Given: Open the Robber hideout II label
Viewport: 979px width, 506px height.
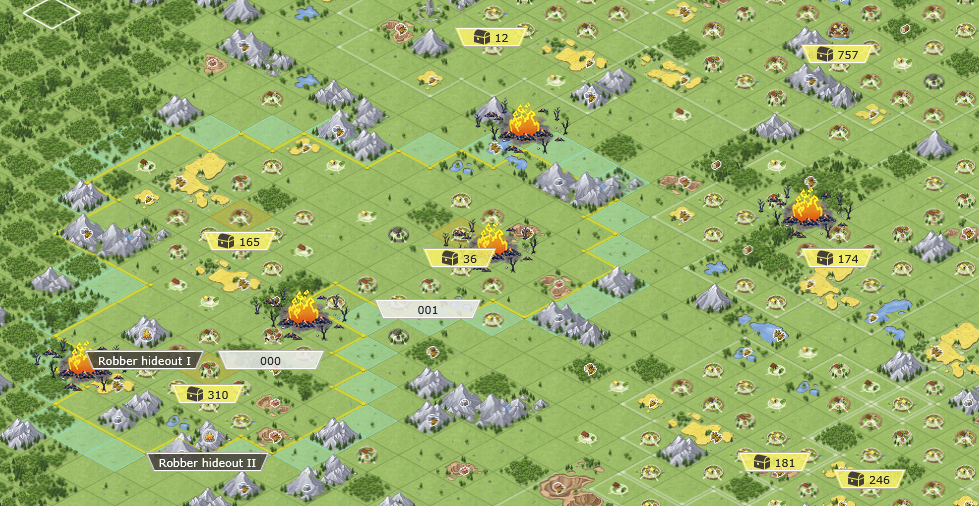Looking at the screenshot, I should click(x=209, y=462).
